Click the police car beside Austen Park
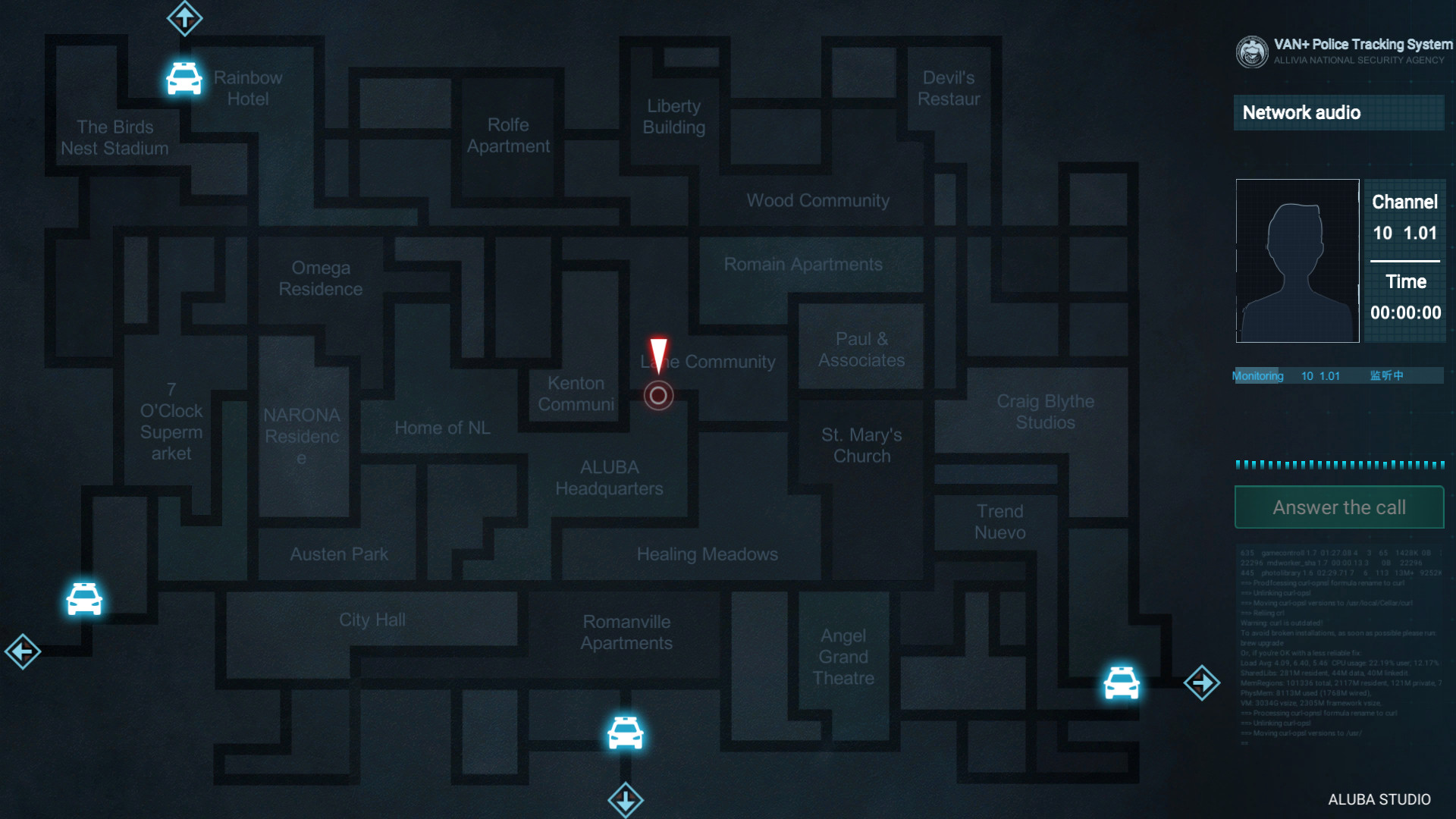This screenshot has width=1456, height=819. click(84, 598)
